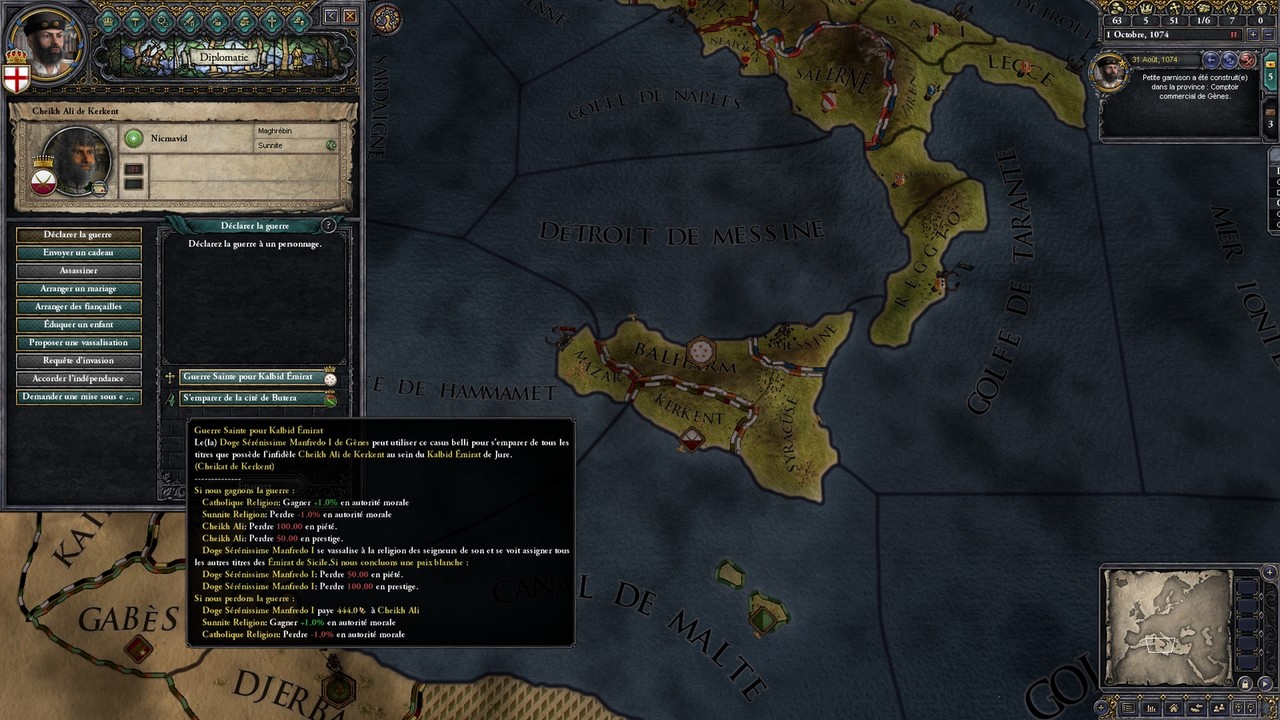Choose Accorder l'indépendance
Viewport: 1280px width, 720px height.
(x=78, y=379)
